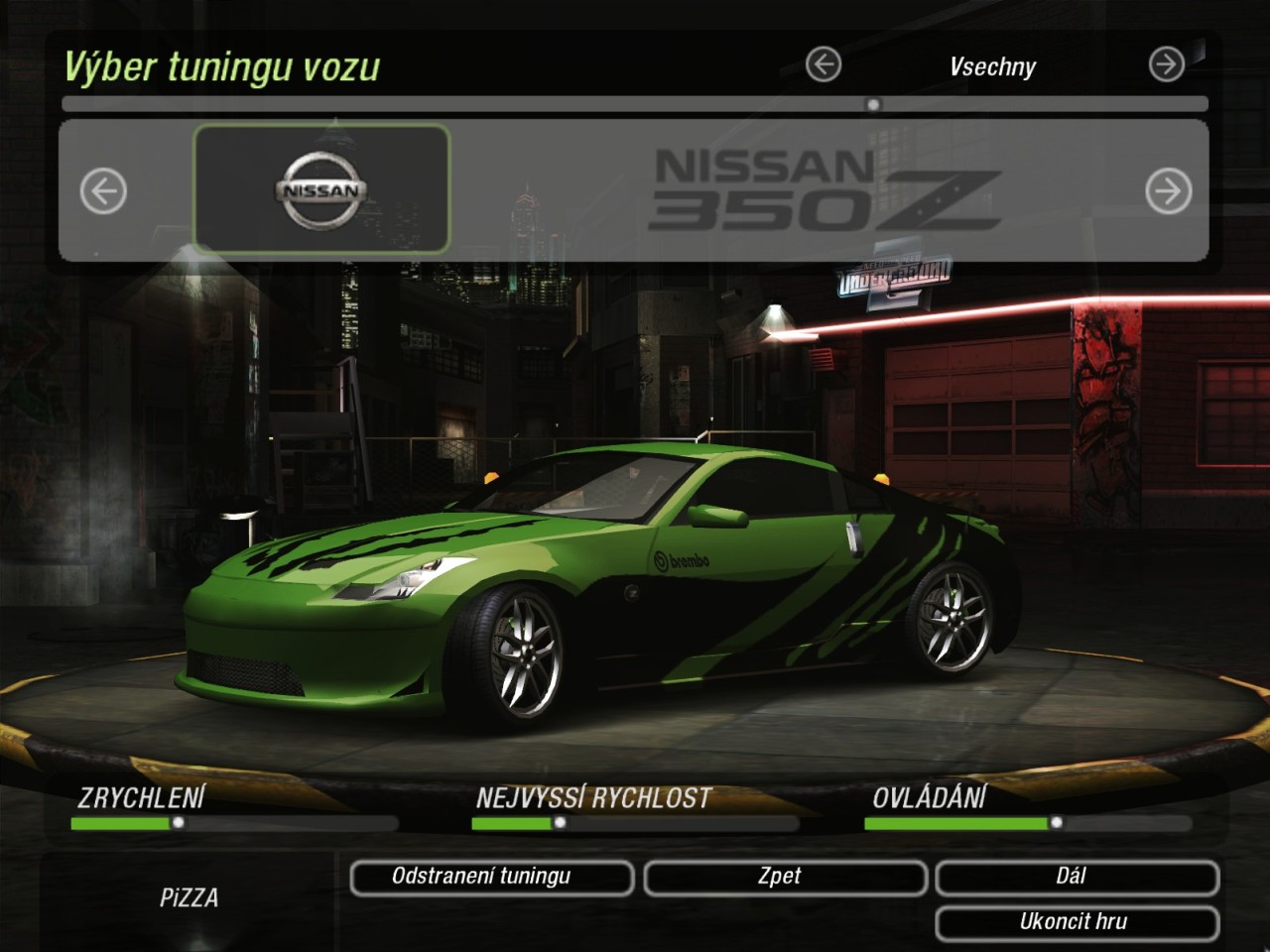This screenshot has width=1270, height=952.
Task: Continue with the Dál button
Action: pos(1077,878)
